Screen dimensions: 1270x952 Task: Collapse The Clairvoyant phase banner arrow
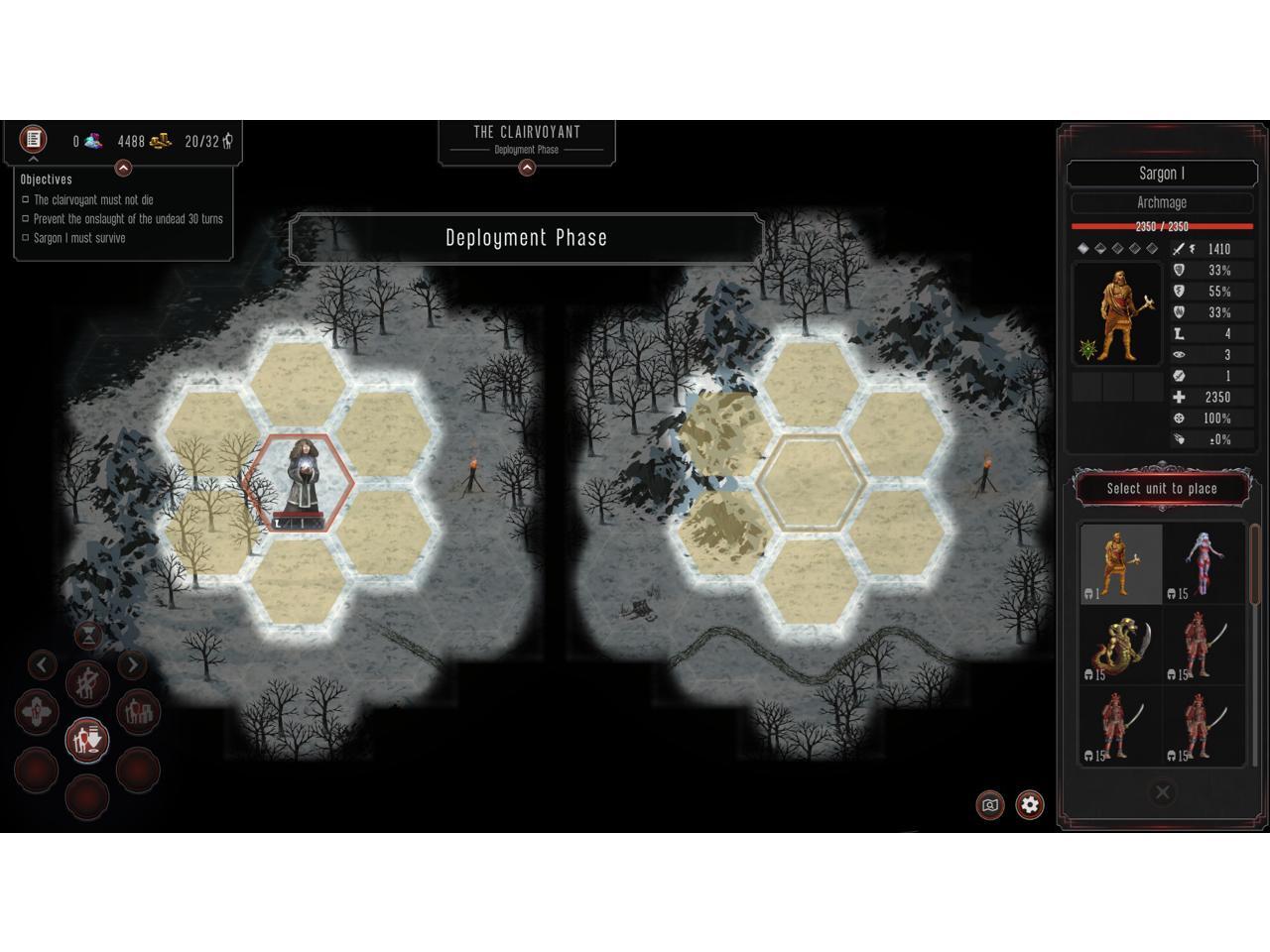point(527,168)
